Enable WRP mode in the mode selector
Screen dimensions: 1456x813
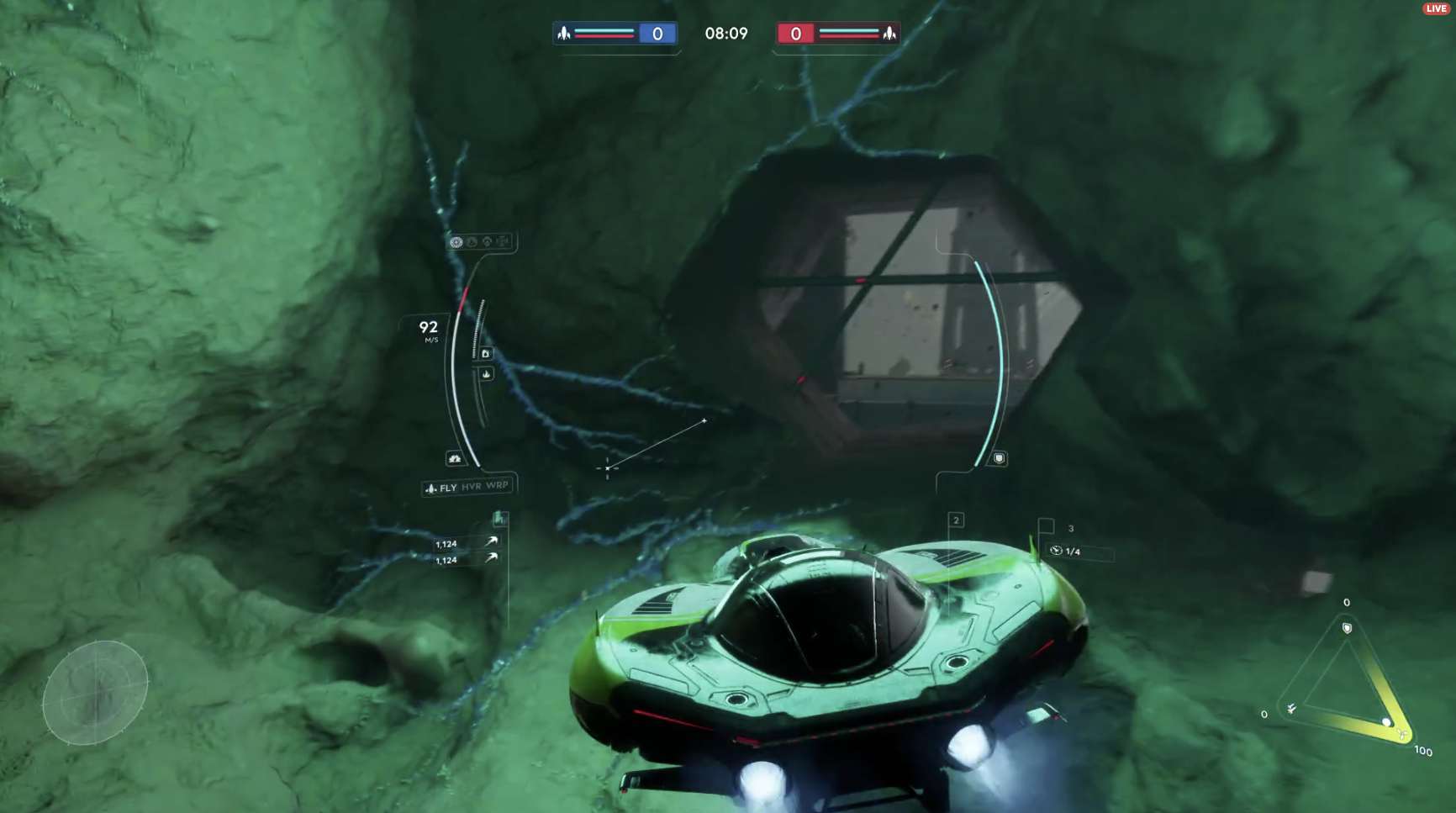[498, 485]
